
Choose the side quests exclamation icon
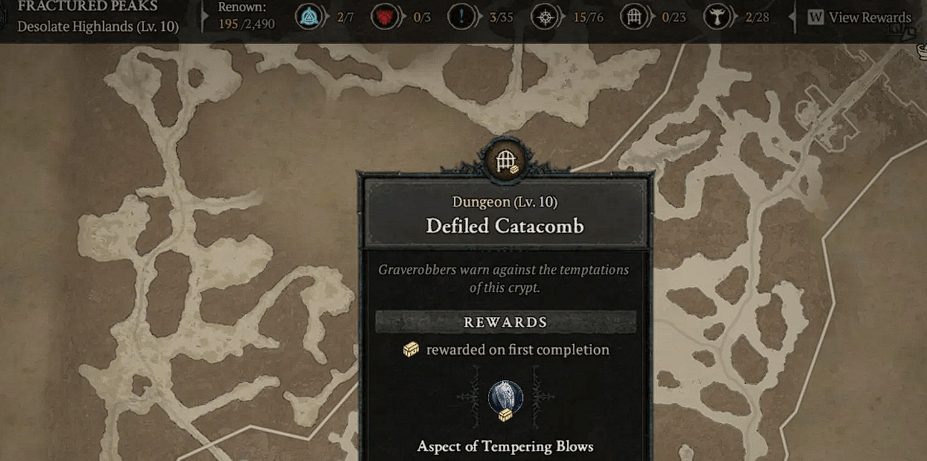tap(460, 17)
